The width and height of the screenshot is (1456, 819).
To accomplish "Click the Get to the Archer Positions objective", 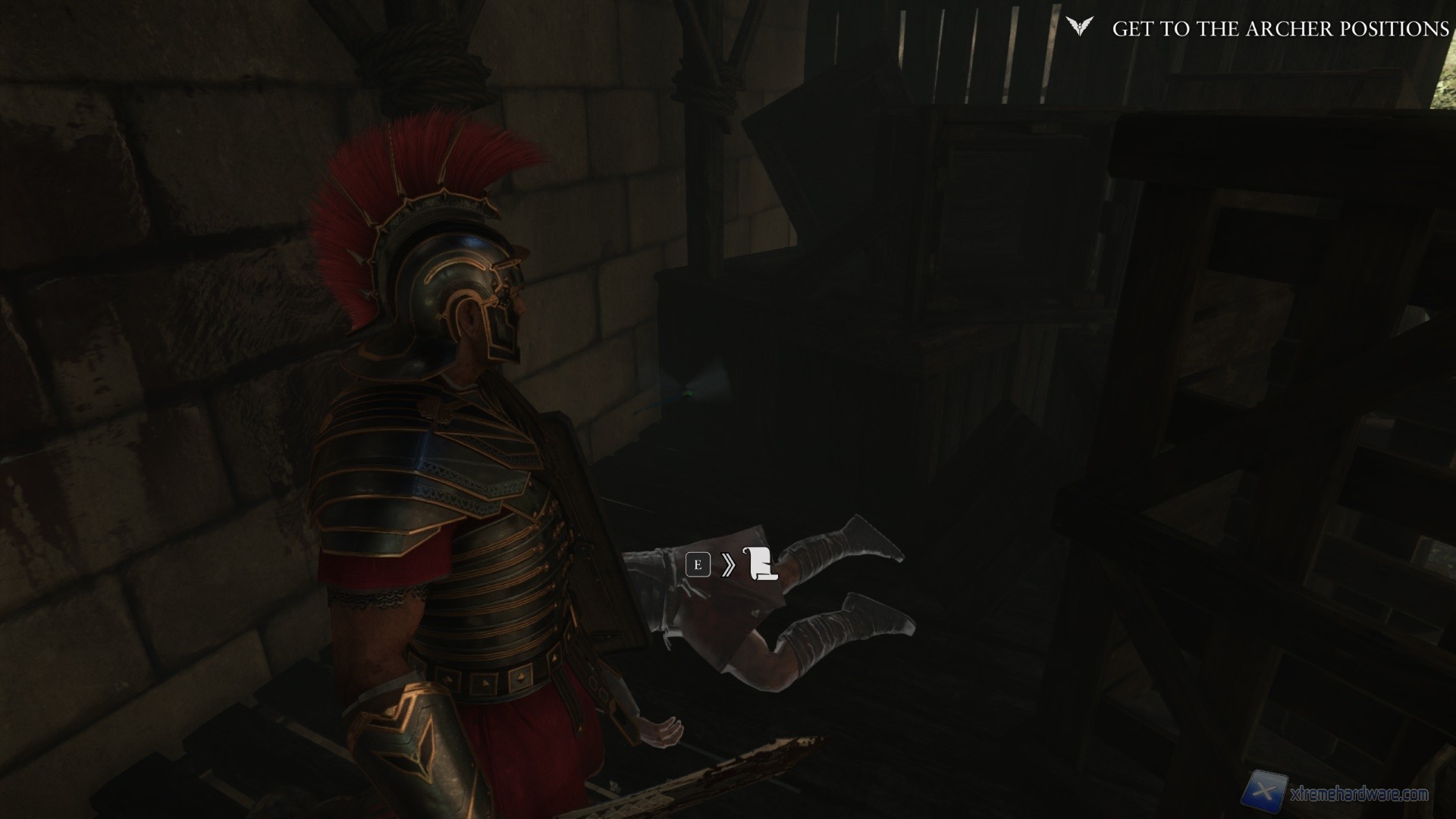I will [1281, 29].
